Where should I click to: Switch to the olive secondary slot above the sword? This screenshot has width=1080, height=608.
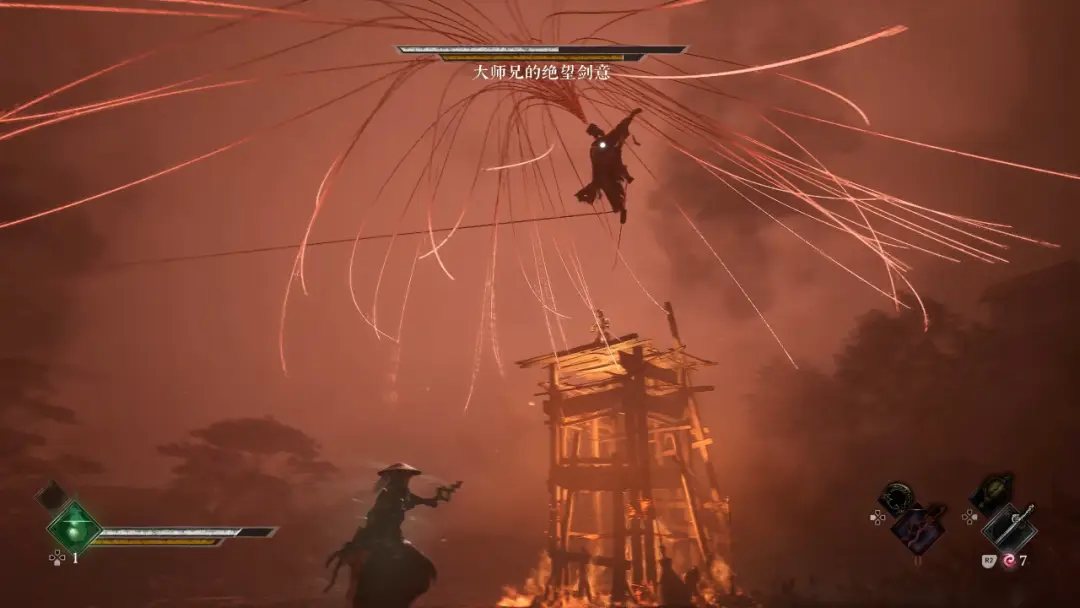pos(992,492)
